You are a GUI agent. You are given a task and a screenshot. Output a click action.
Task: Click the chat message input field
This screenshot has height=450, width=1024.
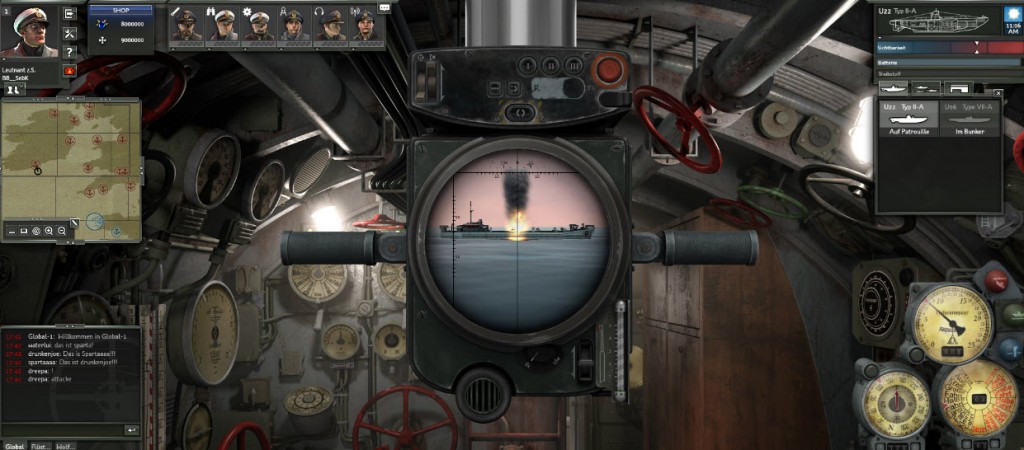(x=62, y=429)
